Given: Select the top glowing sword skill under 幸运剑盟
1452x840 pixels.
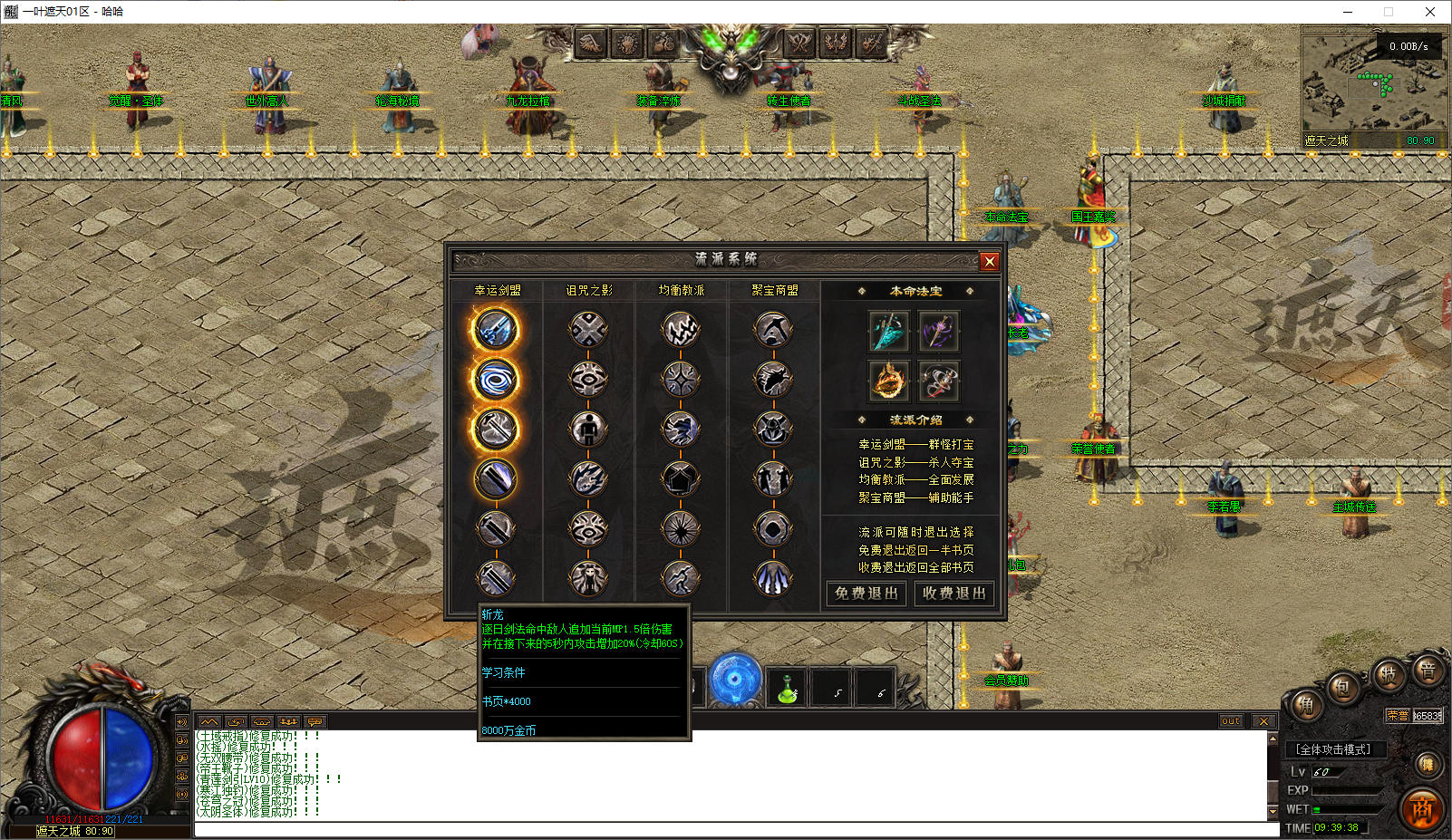Looking at the screenshot, I should (495, 329).
